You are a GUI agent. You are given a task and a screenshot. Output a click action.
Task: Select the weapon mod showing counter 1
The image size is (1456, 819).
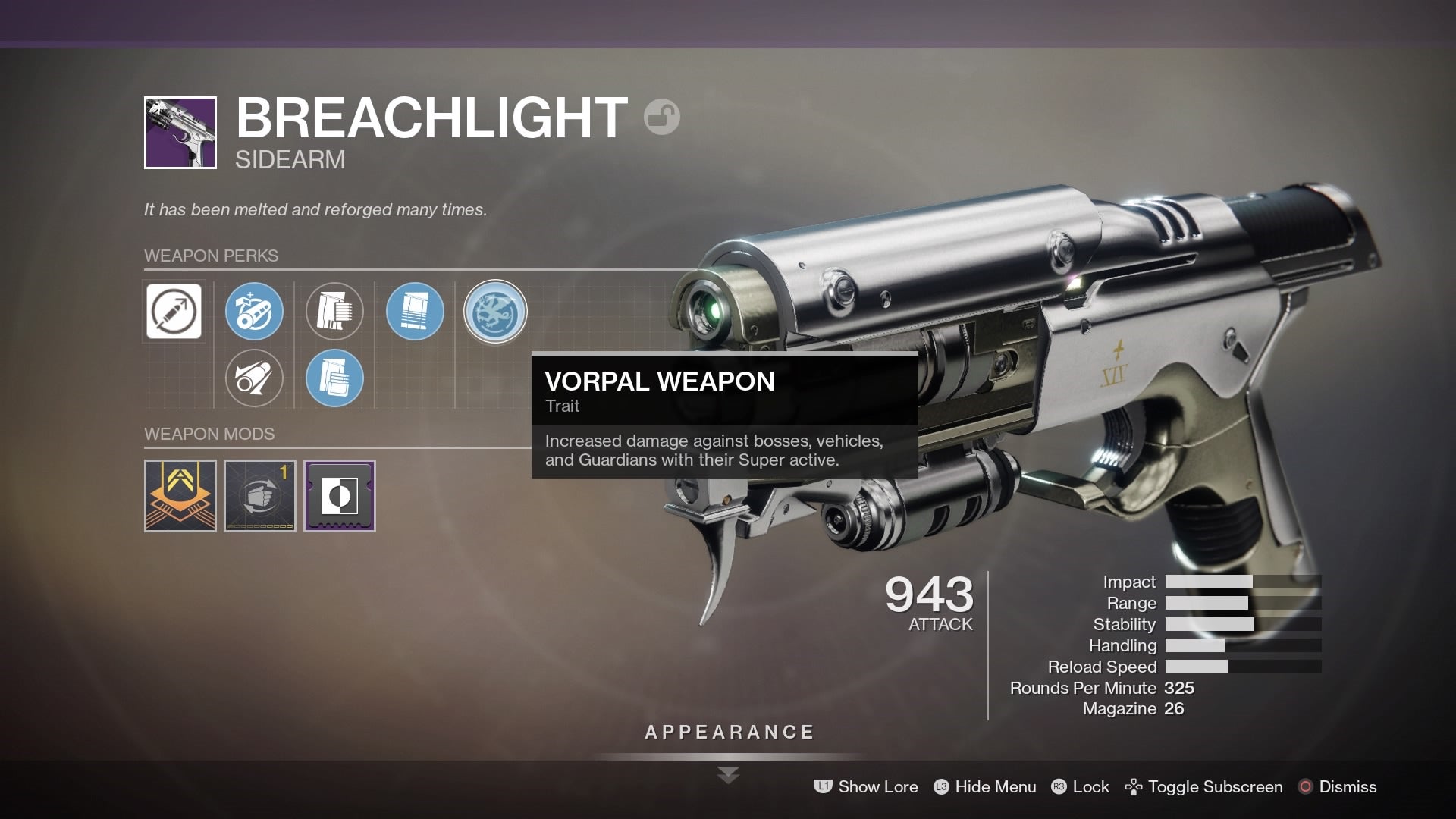point(259,497)
